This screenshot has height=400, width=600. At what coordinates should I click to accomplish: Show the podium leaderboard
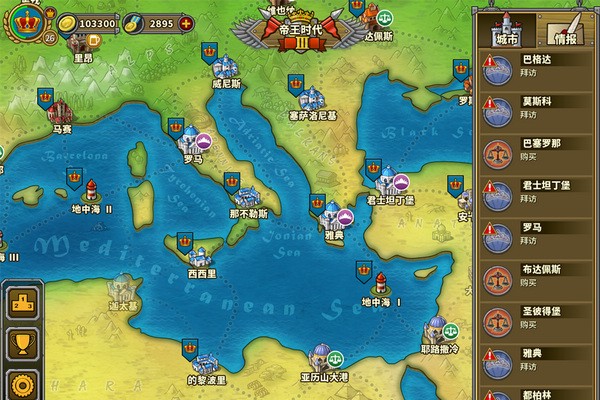click(21, 301)
